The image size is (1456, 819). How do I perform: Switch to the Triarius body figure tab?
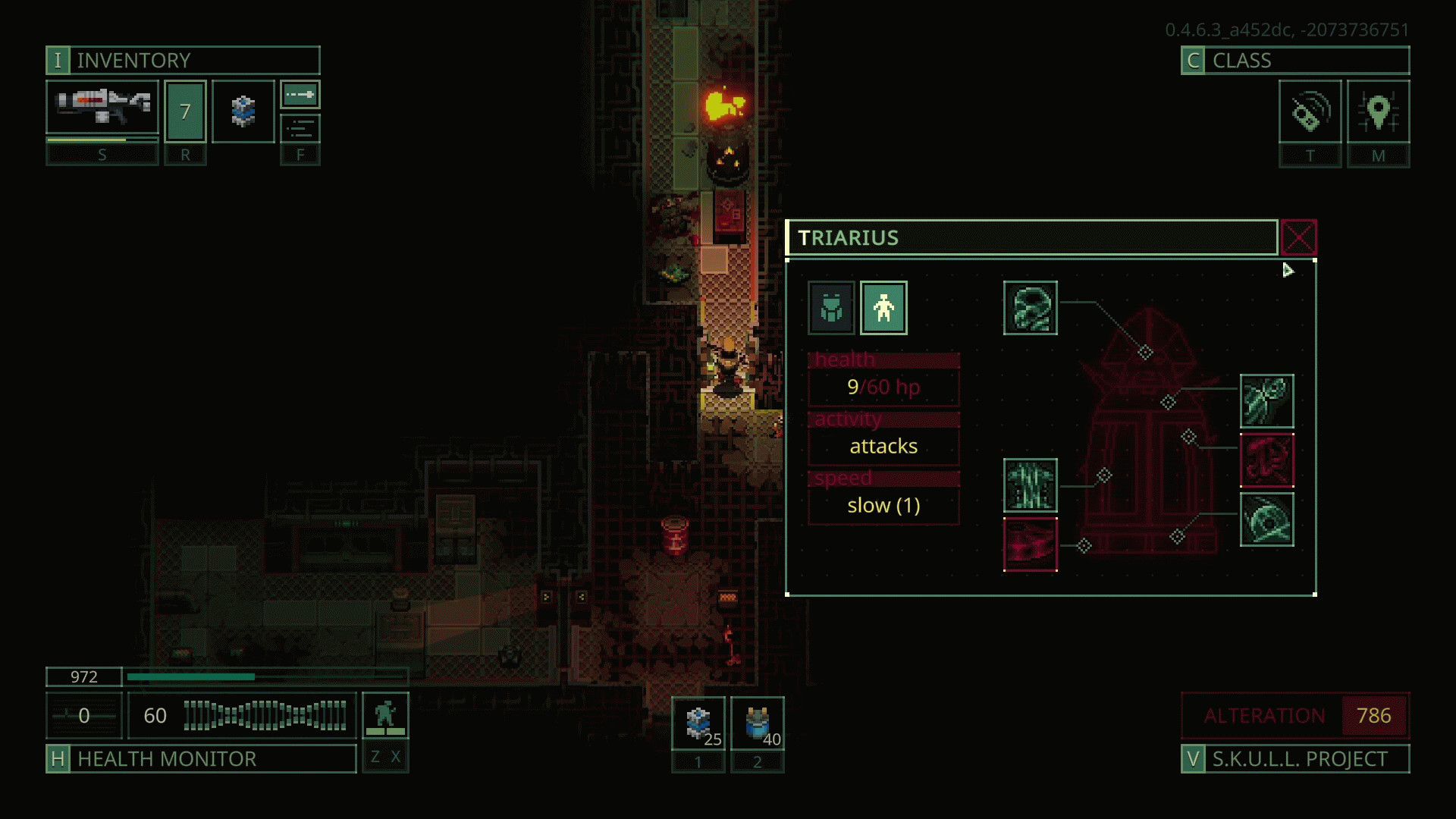pyautogui.click(x=883, y=308)
